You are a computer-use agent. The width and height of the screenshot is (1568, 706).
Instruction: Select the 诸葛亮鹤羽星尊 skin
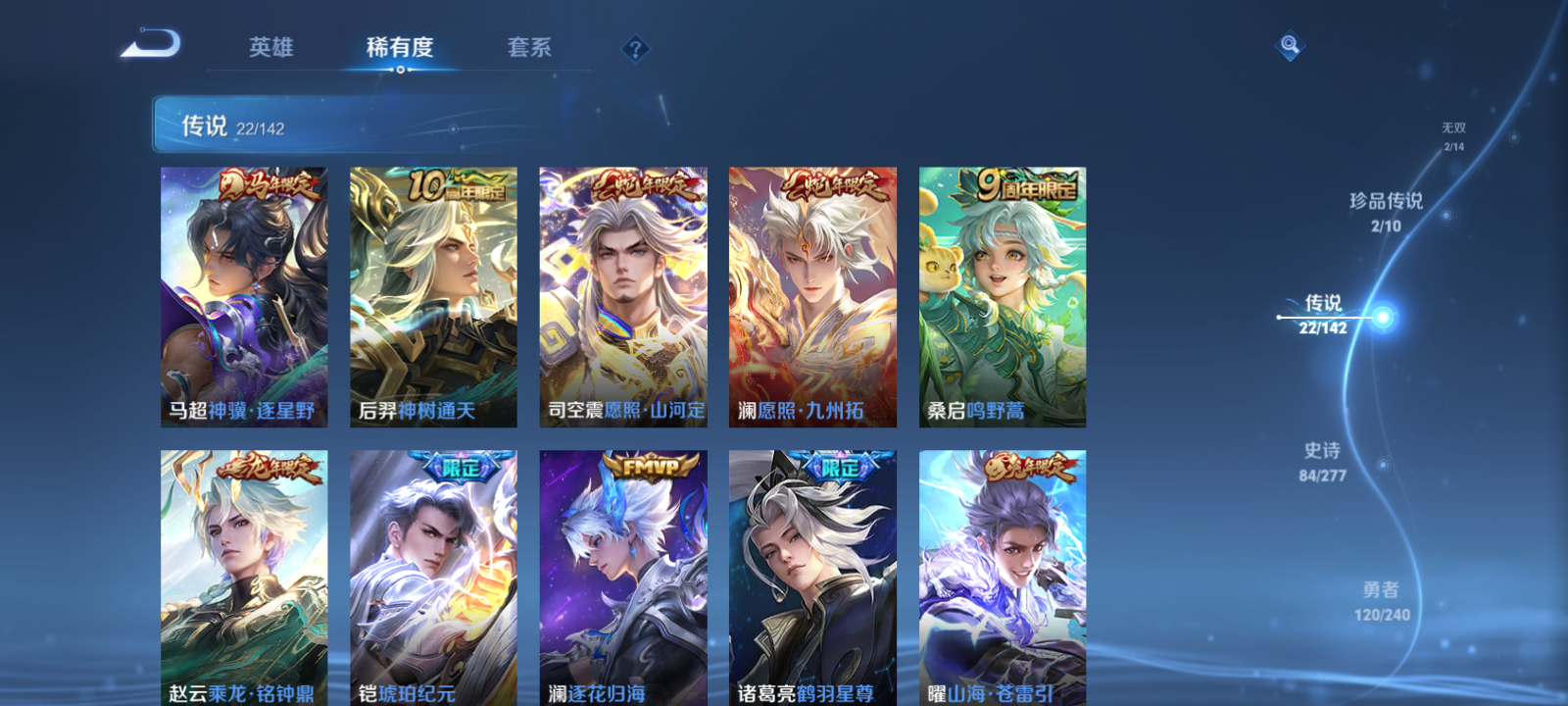pos(815,579)
